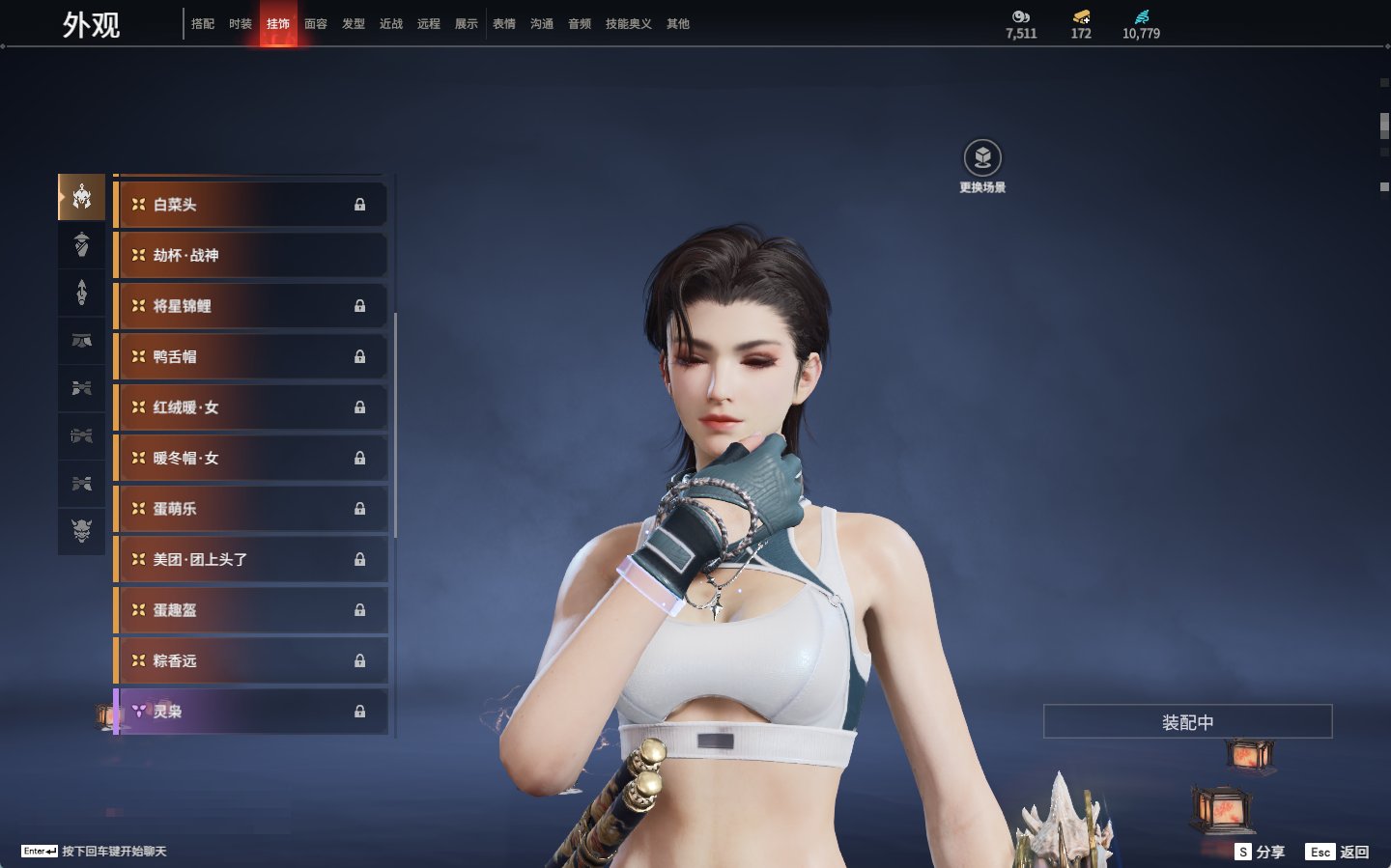The width and height of the screenshot is (1391, 868).
Task: Select the 将星锦鲤 list entry
Action: [x=251, y=306]
